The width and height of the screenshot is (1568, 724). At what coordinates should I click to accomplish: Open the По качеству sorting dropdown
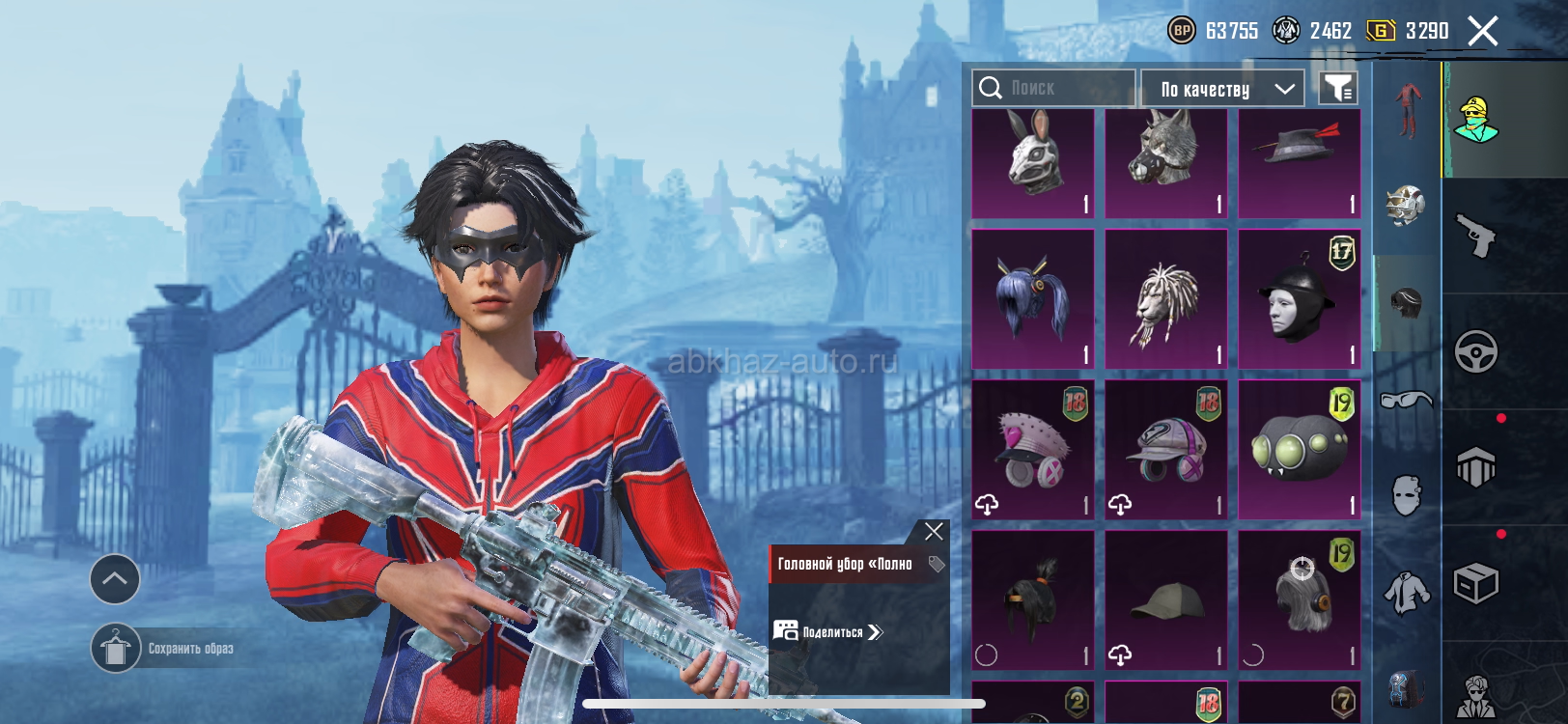pos(1222,89)
